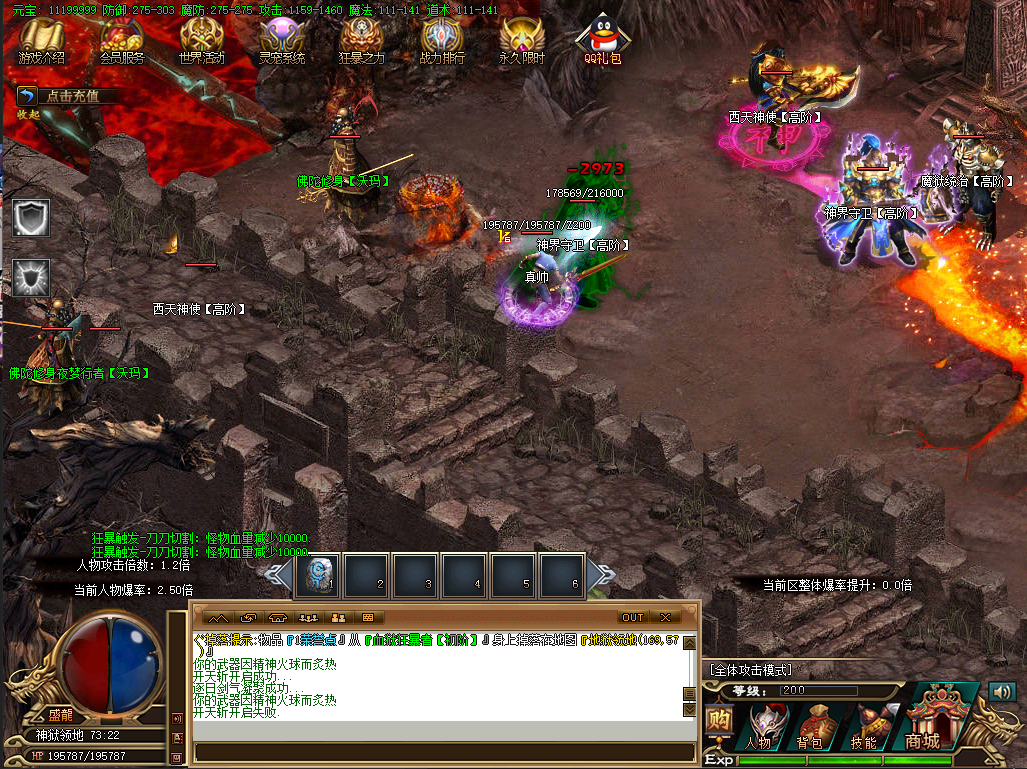The height and width of the screenshot is (769, 1027).
Task: Open the 游戏介绍 game introduction menu
Action: click(x=42, y=42)
